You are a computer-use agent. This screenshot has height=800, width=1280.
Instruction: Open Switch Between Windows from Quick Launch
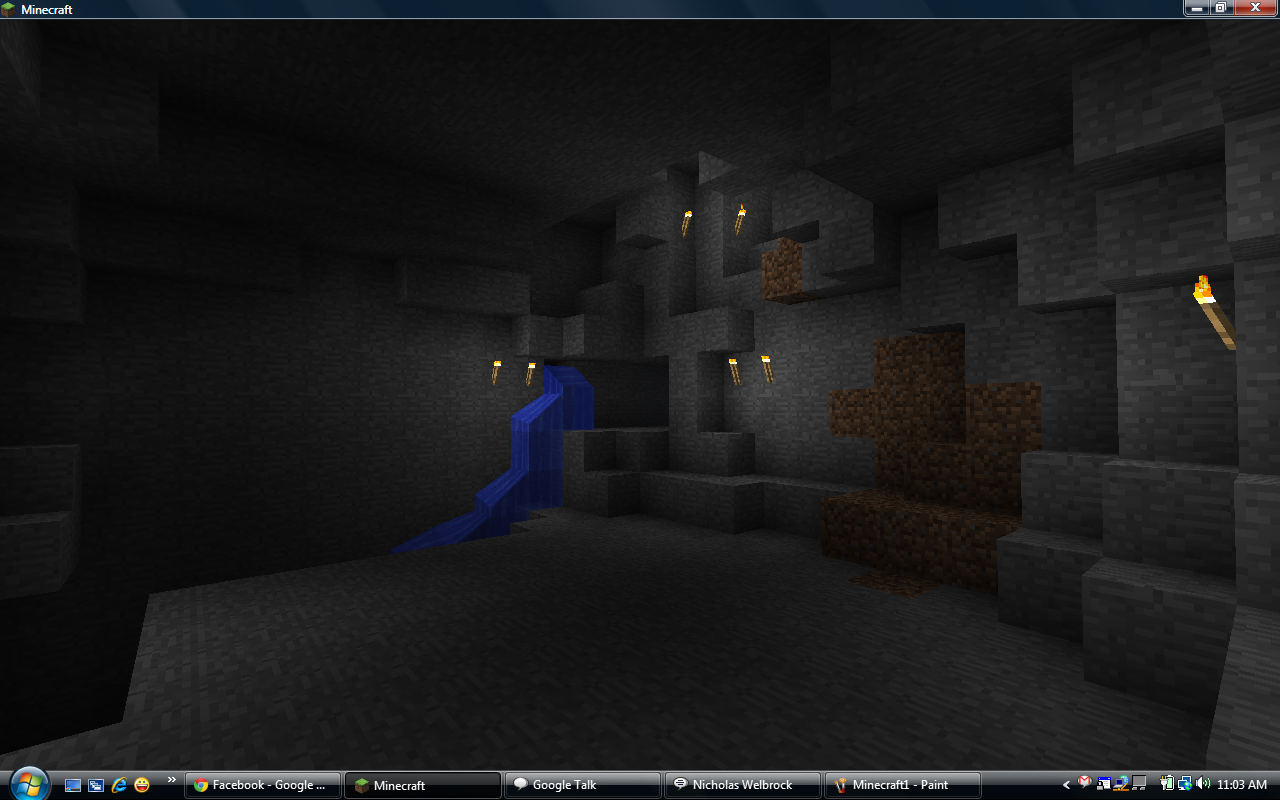[x=96, y=785]
